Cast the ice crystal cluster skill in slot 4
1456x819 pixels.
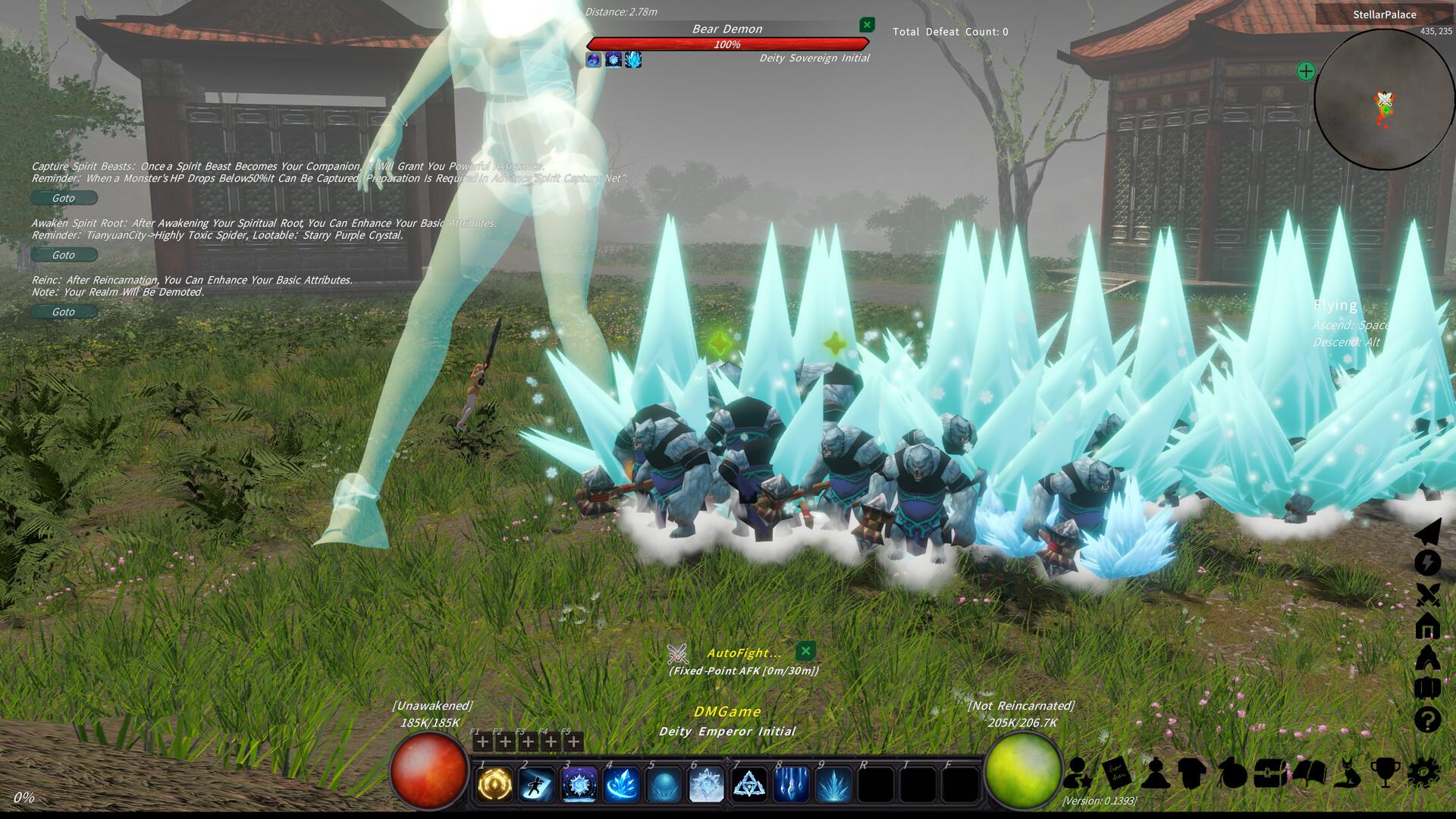[622, 784]
